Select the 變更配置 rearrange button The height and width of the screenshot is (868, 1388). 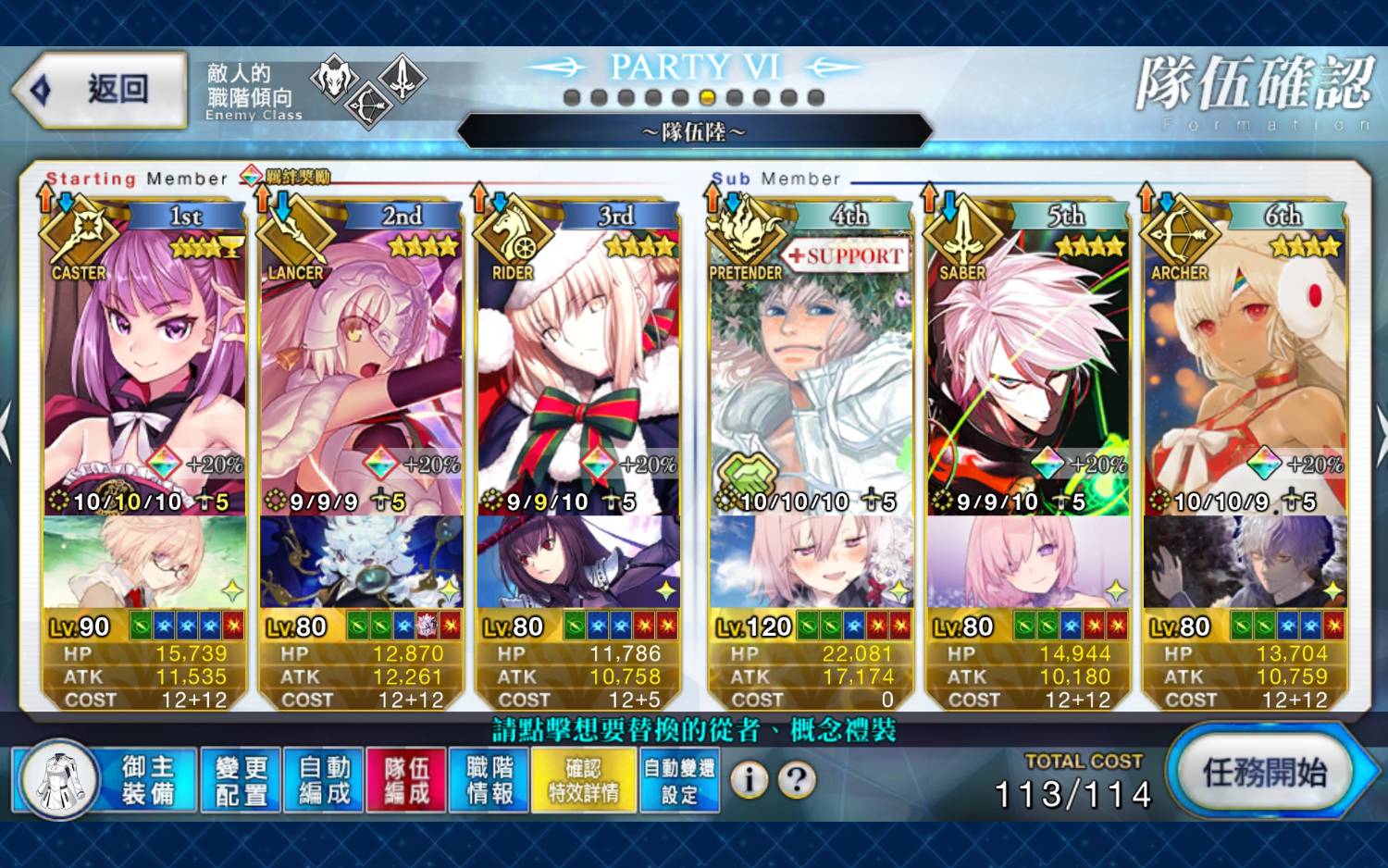tap(241, 780)
